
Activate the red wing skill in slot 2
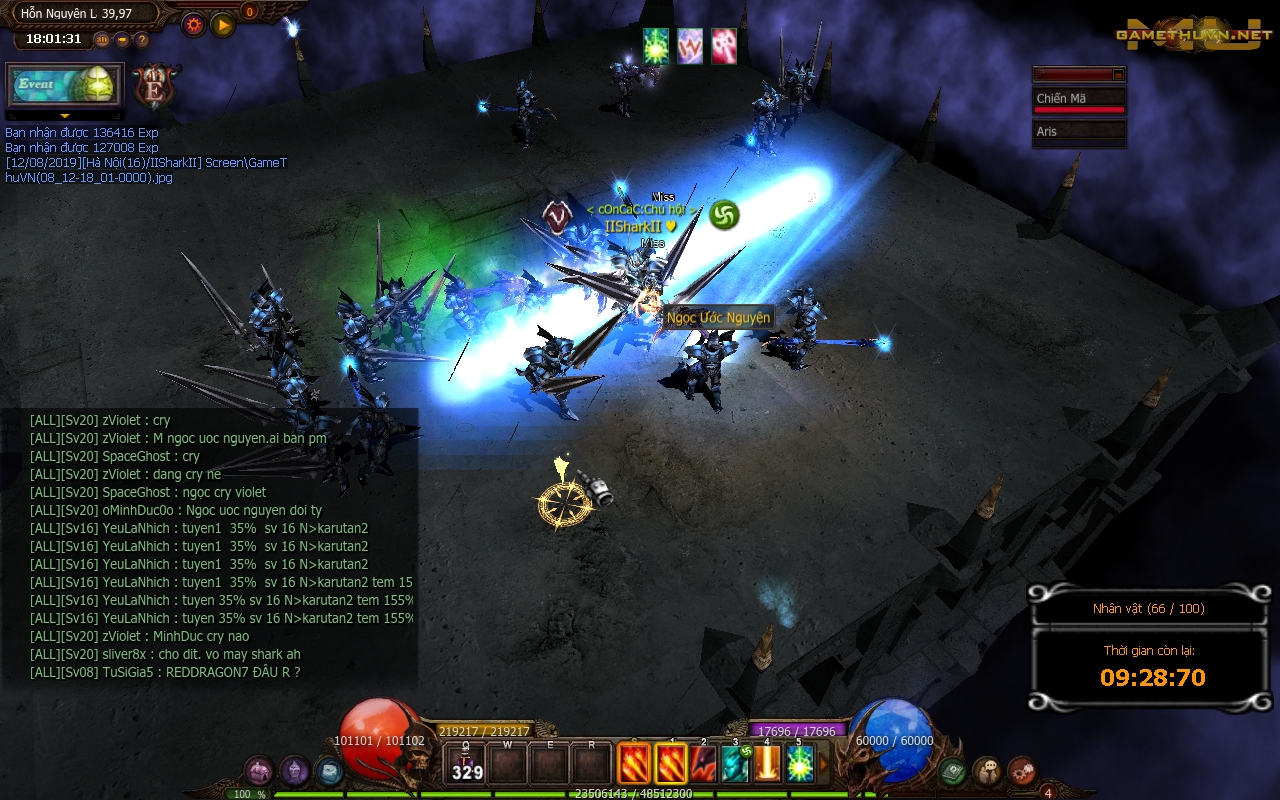703,764
